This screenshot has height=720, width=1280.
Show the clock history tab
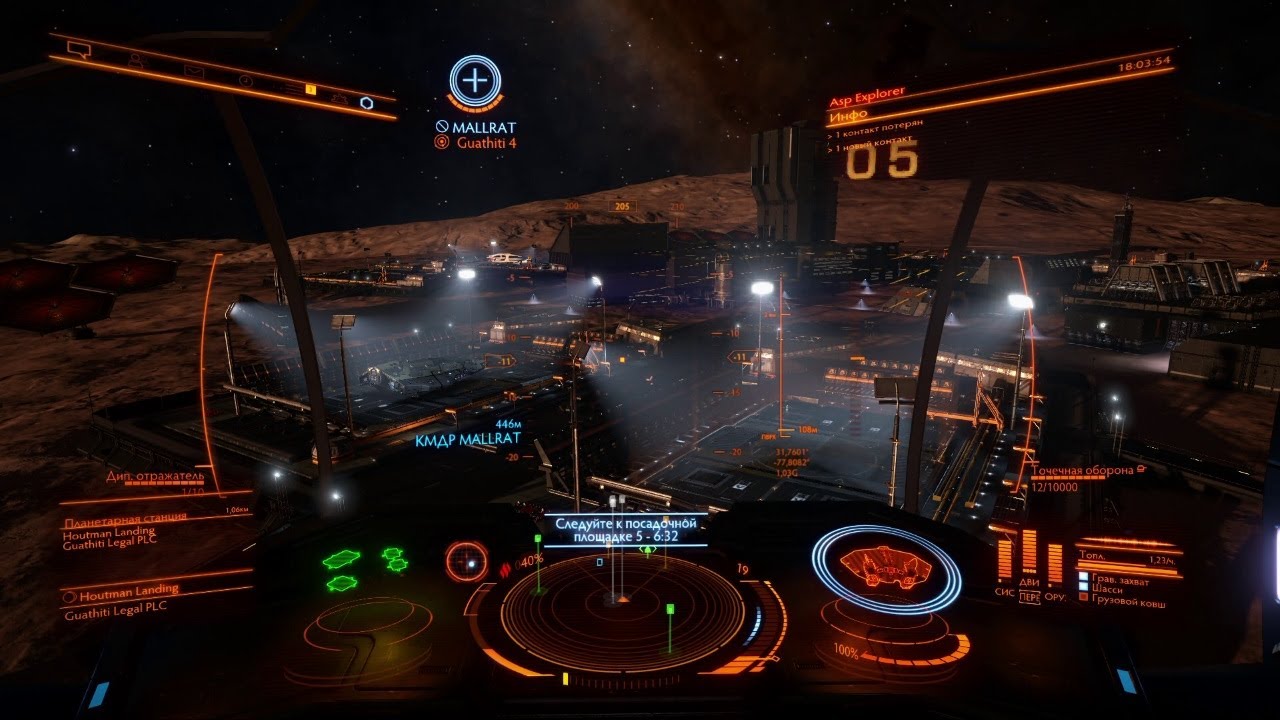click(246, 80)
